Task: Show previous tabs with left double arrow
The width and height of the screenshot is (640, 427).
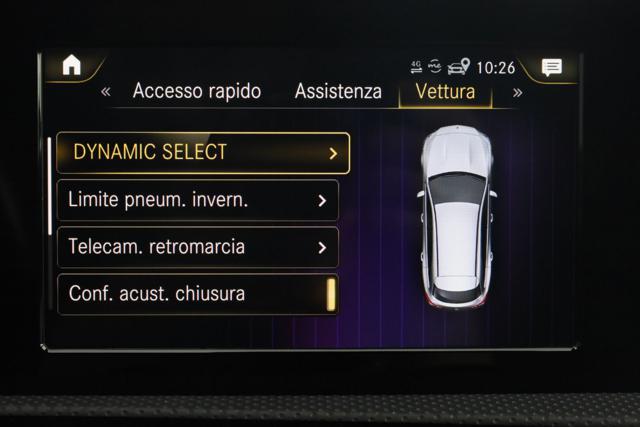Action: point(106,92)
